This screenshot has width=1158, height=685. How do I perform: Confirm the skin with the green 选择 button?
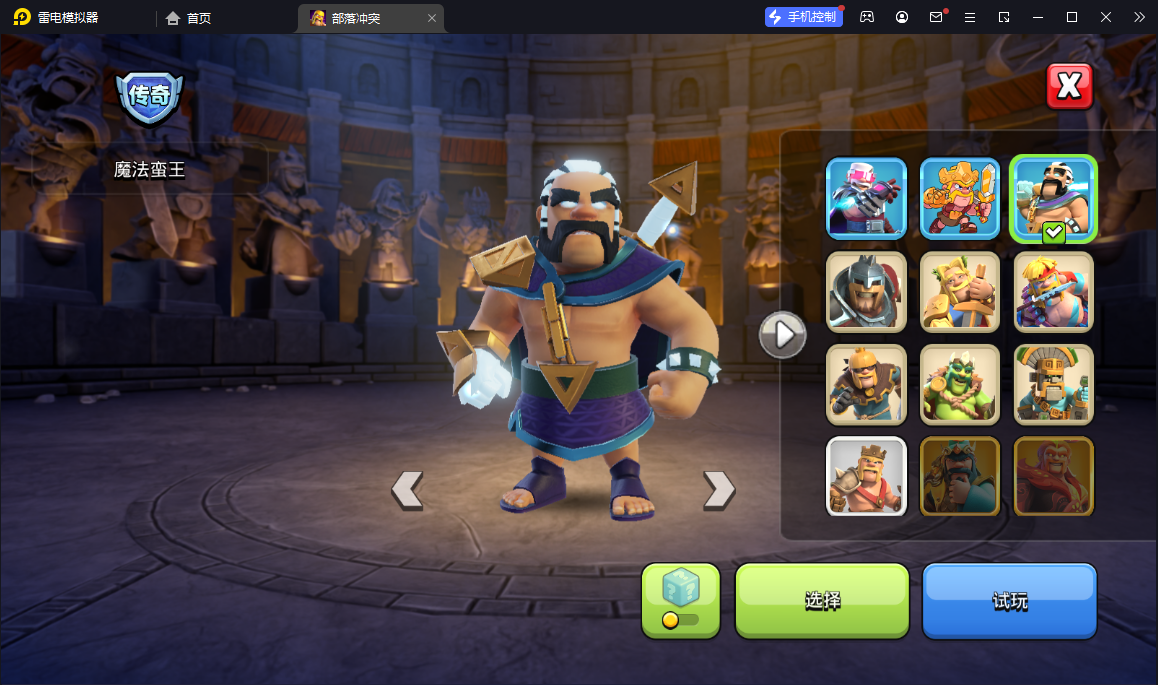coord(822,600)
